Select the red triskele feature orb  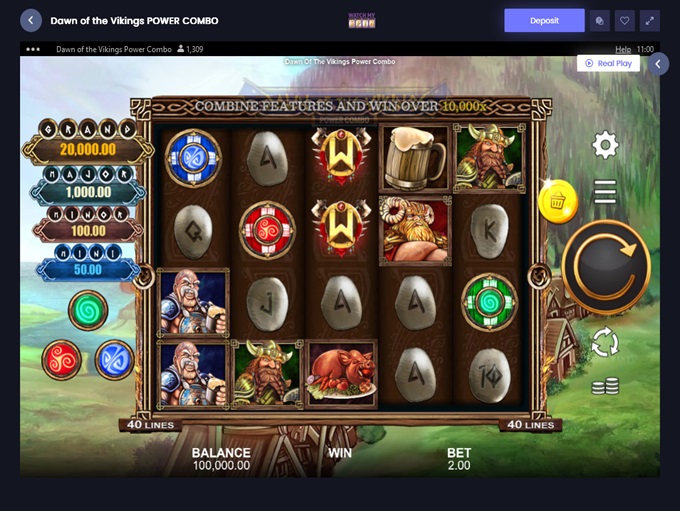62,358
